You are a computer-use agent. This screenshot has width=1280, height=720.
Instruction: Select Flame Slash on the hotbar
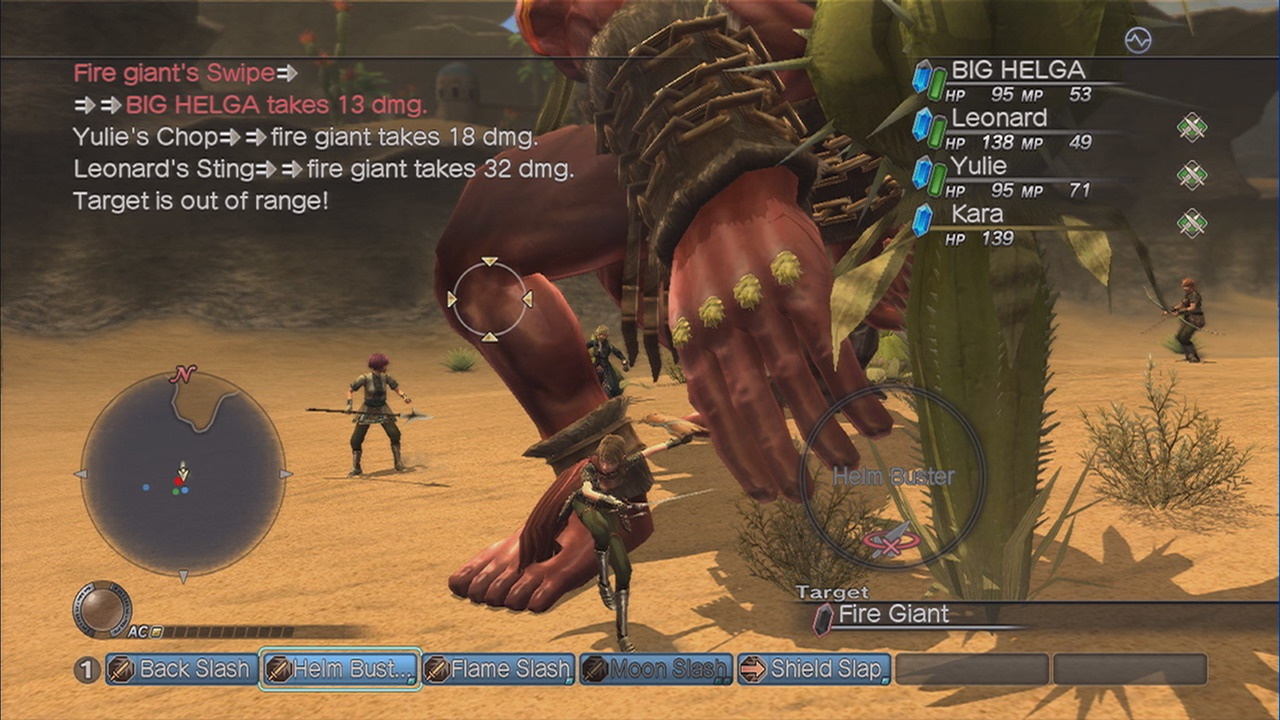coord(498,669)
